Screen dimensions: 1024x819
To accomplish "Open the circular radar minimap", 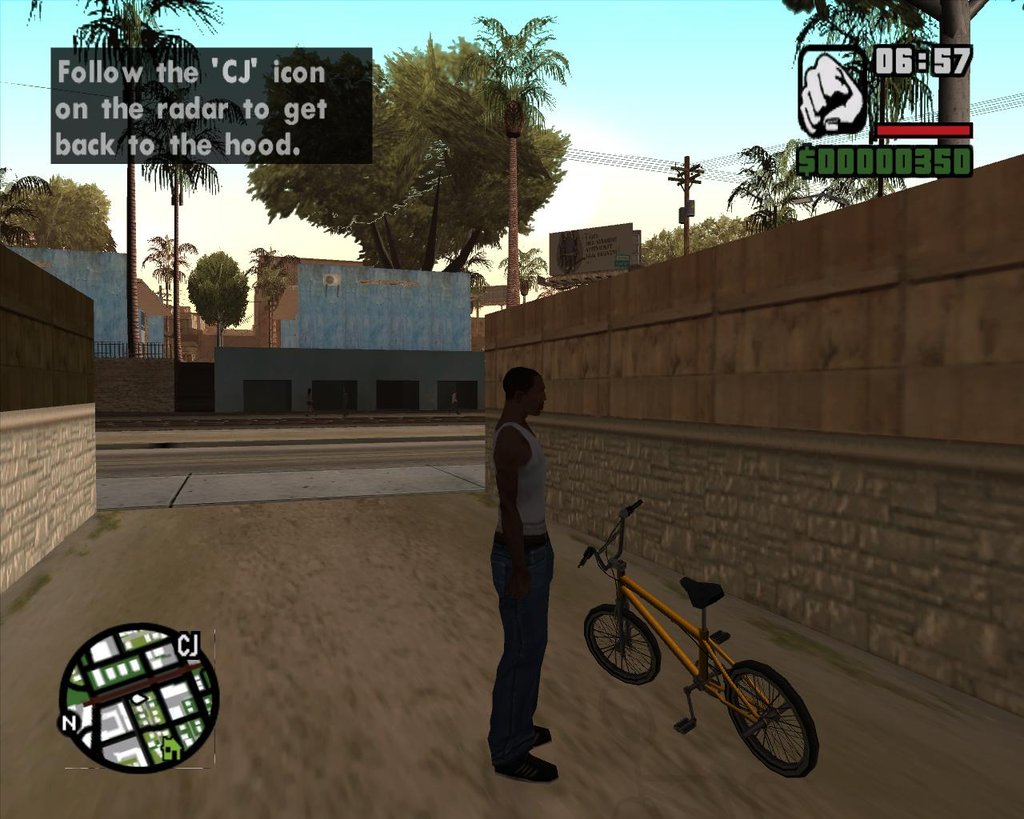I will pyautogui.click(x=138, y=696).
